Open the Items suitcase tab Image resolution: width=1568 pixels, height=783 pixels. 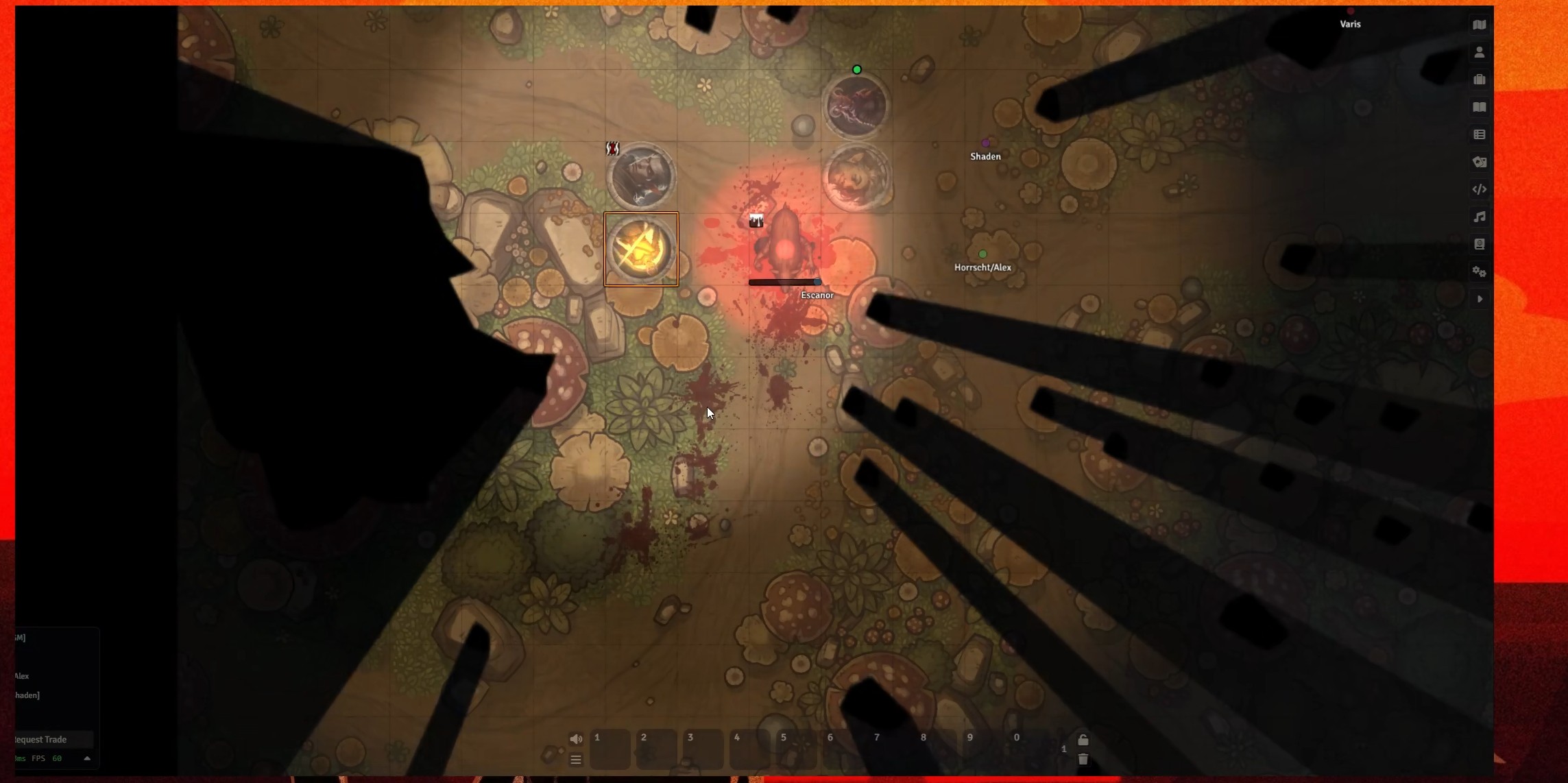click(1479, 80)
